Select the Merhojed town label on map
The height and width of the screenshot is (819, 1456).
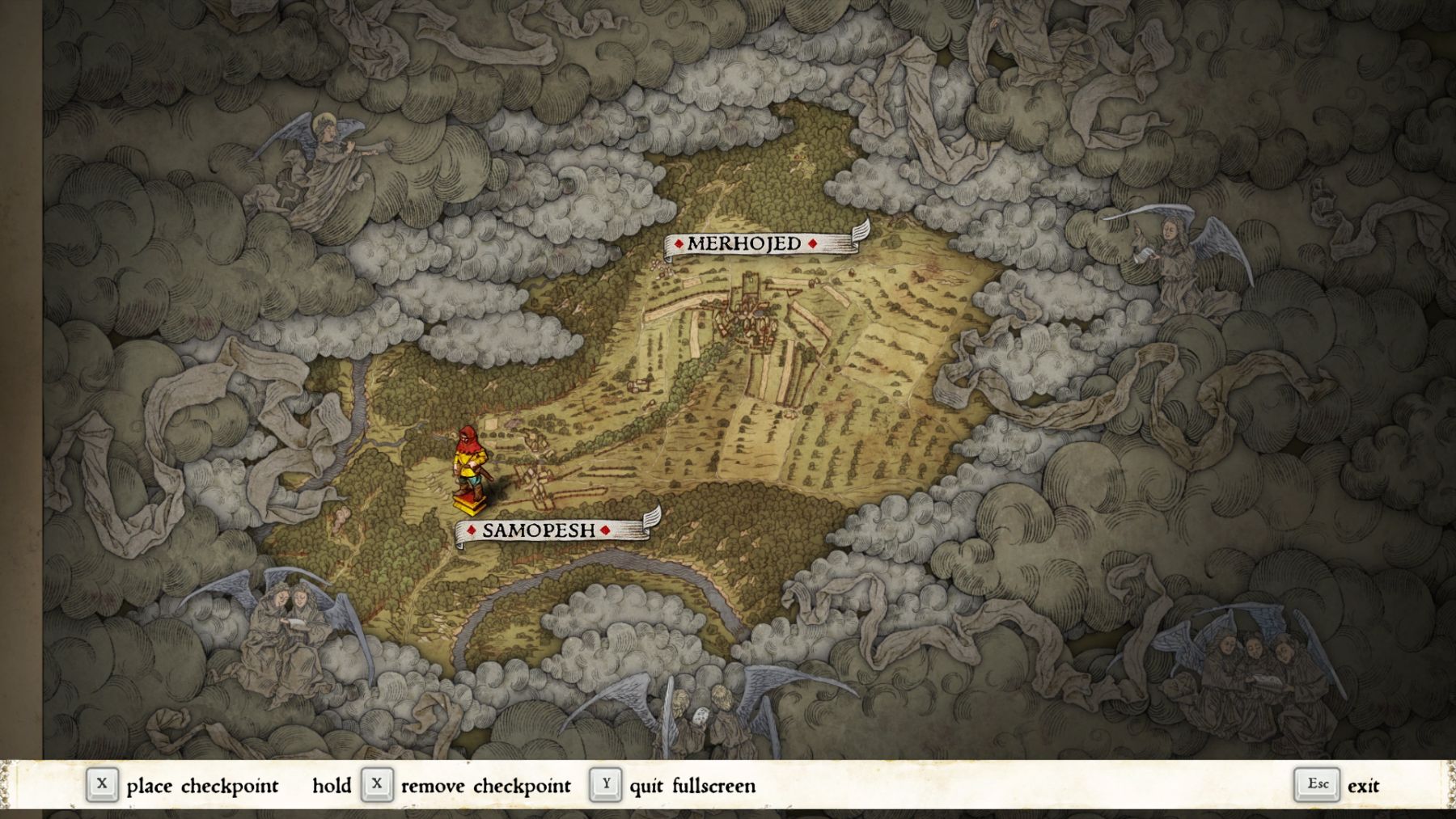[x=745, y=243]
